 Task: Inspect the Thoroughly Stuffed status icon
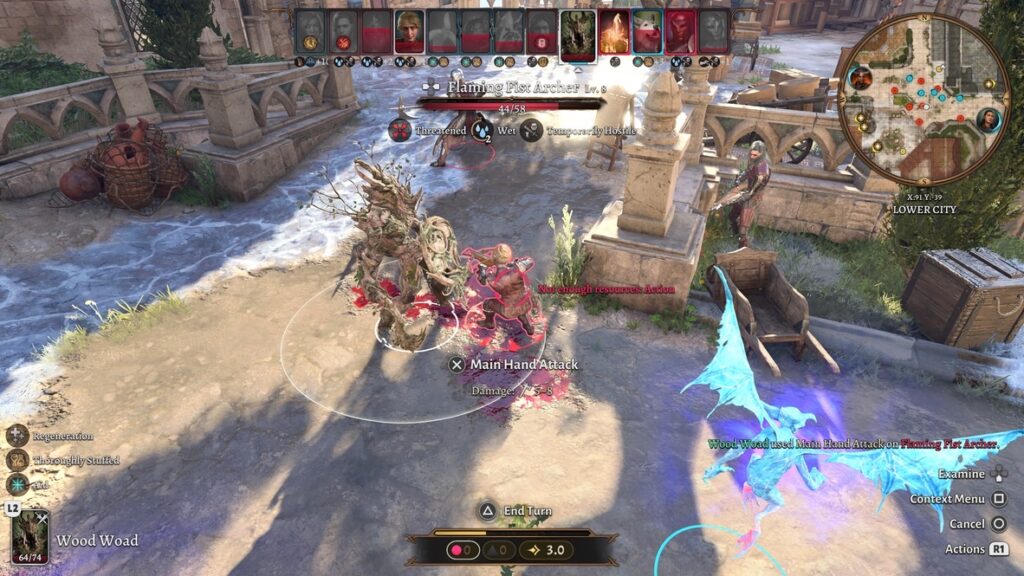[x=18, y=460]
